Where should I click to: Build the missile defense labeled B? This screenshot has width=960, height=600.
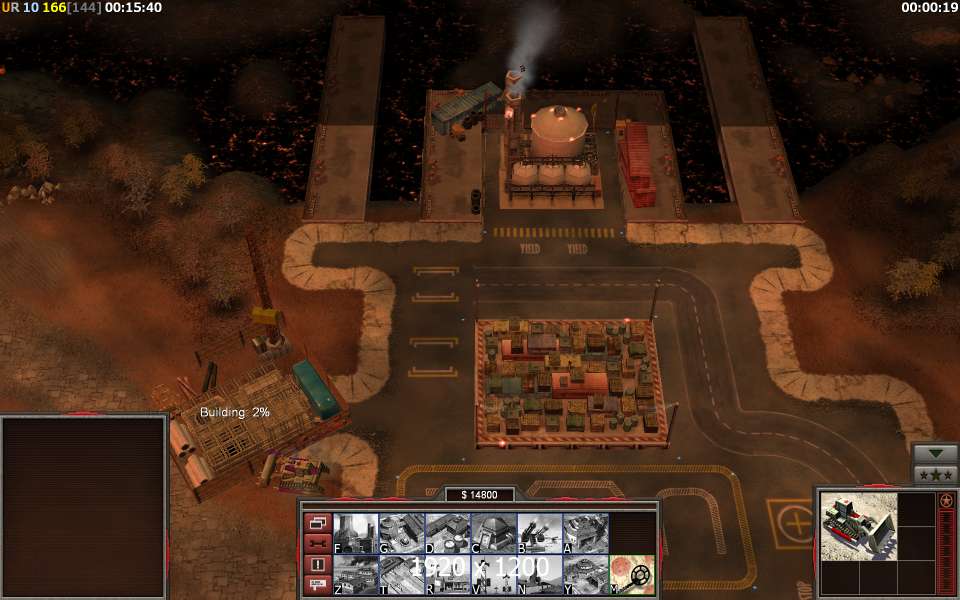click(x=539, y=533)
